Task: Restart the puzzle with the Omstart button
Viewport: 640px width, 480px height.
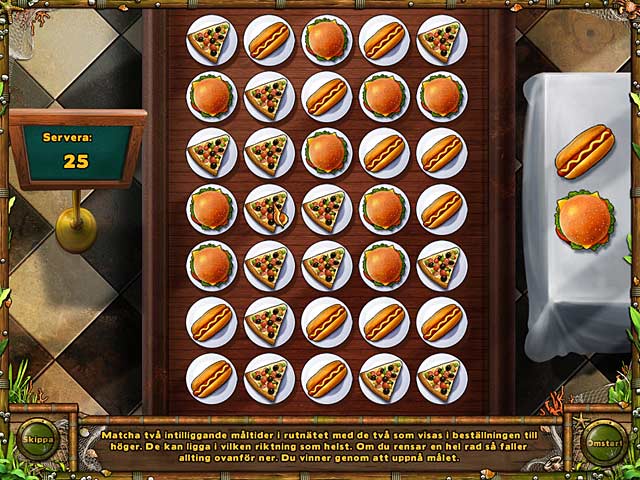Action: pyautogui.click(x=604, y=442)
